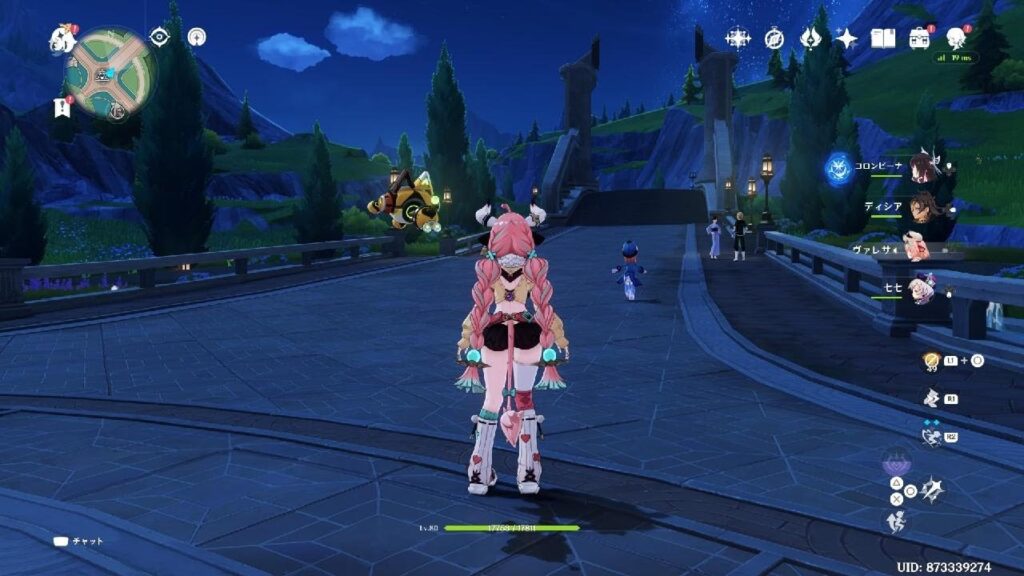The height and width of the screenshot is (576, 1024).
Task: Open the Paimon menu icon
Action: point(62,39)
